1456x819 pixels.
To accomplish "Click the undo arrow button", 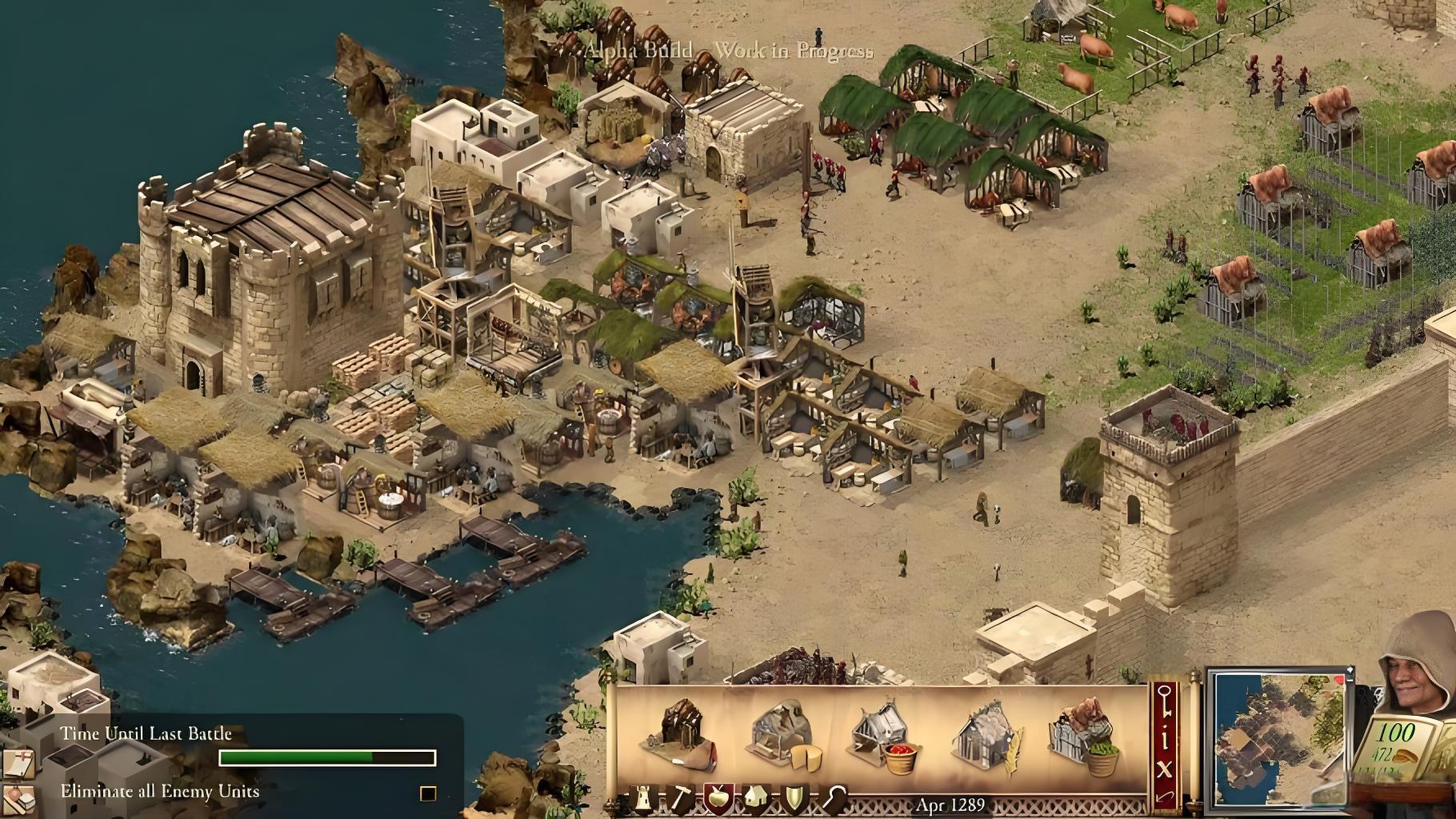I will point(1164,797).
